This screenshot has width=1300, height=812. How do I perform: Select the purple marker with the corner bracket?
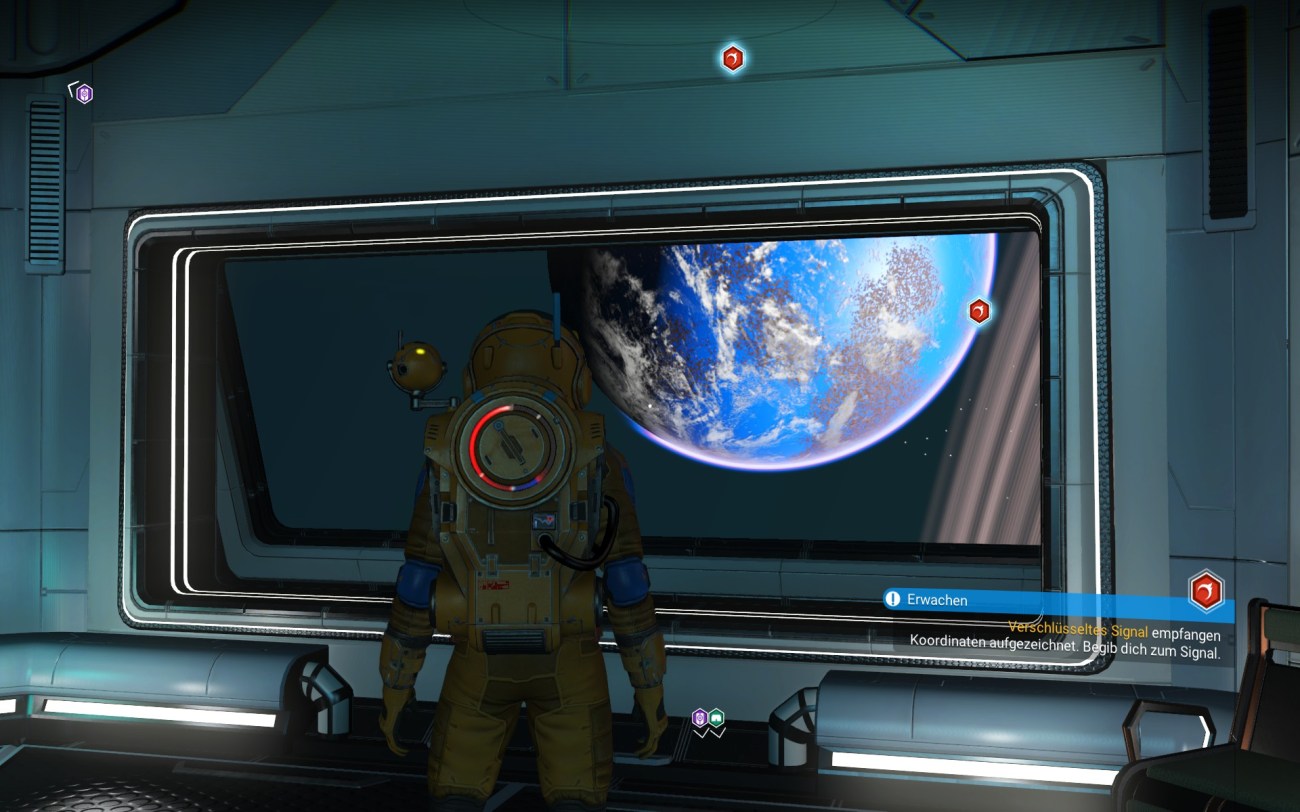84,94
